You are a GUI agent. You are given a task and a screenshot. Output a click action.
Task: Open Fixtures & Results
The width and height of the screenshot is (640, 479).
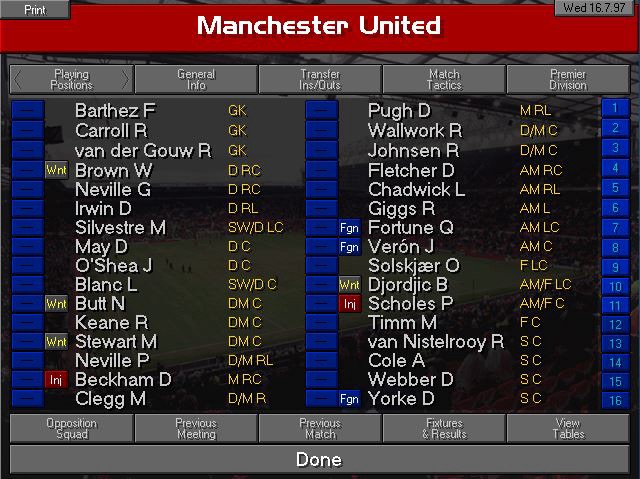tap(444, 429)
